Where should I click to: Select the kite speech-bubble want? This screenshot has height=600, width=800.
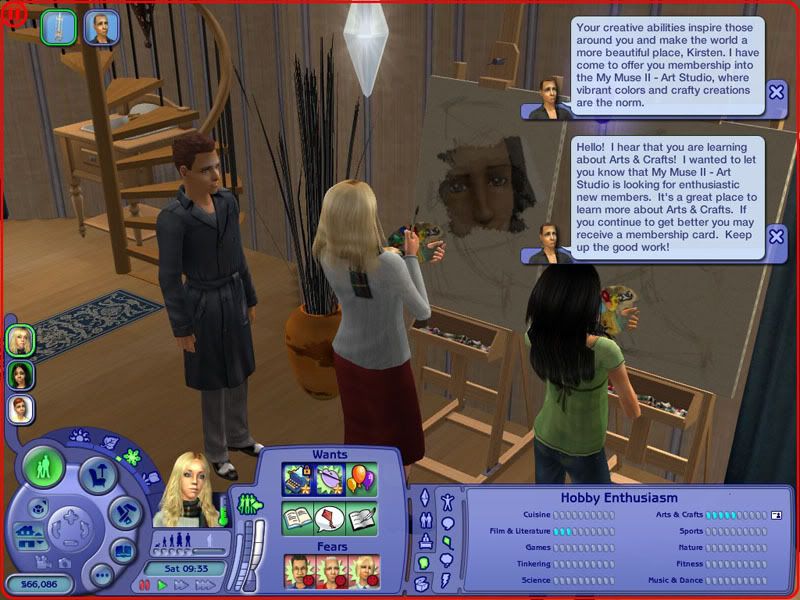click(x=330, y=518)
